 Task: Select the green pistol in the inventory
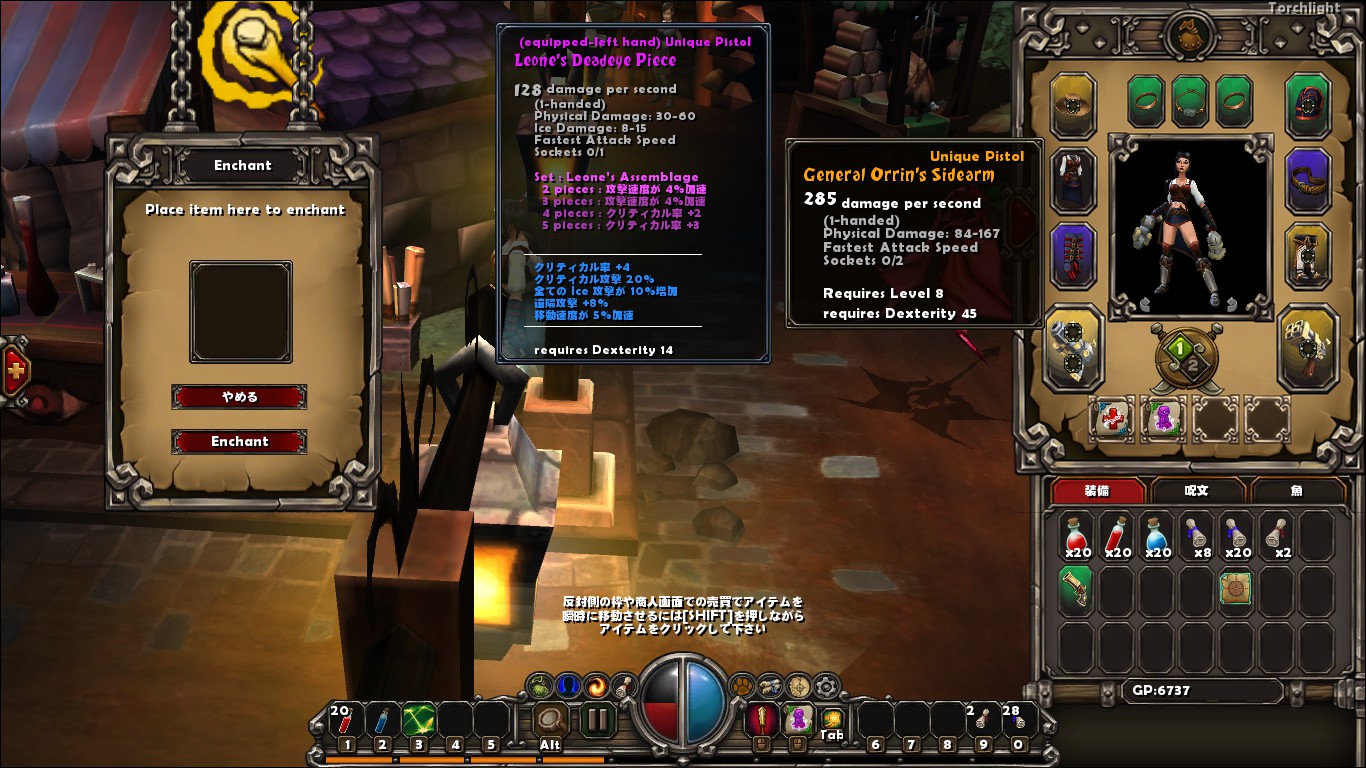(1074, 589)
